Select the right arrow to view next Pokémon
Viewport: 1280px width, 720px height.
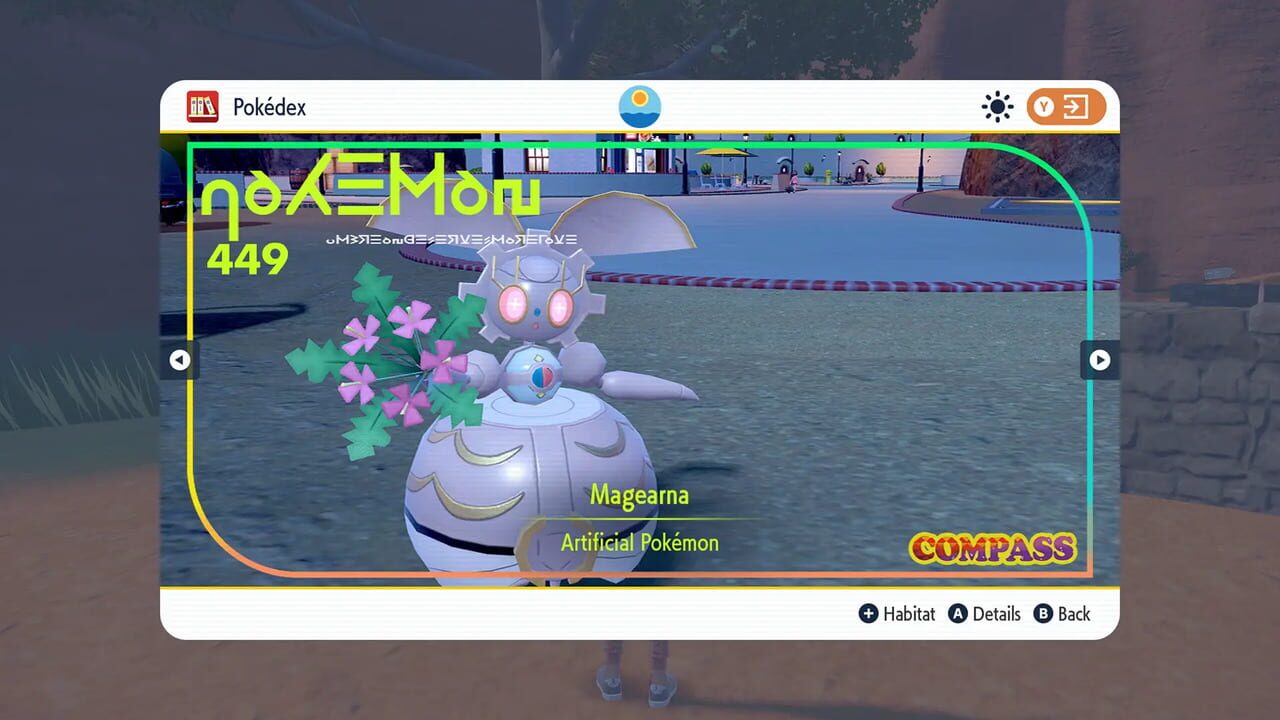pos(1100,360)
